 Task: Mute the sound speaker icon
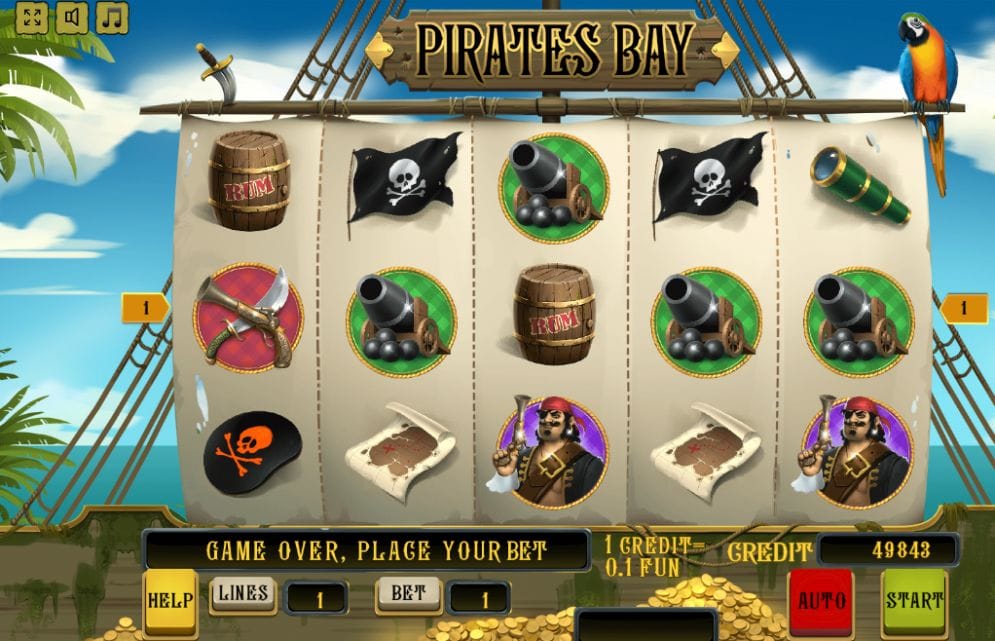(x=72, y=17)
